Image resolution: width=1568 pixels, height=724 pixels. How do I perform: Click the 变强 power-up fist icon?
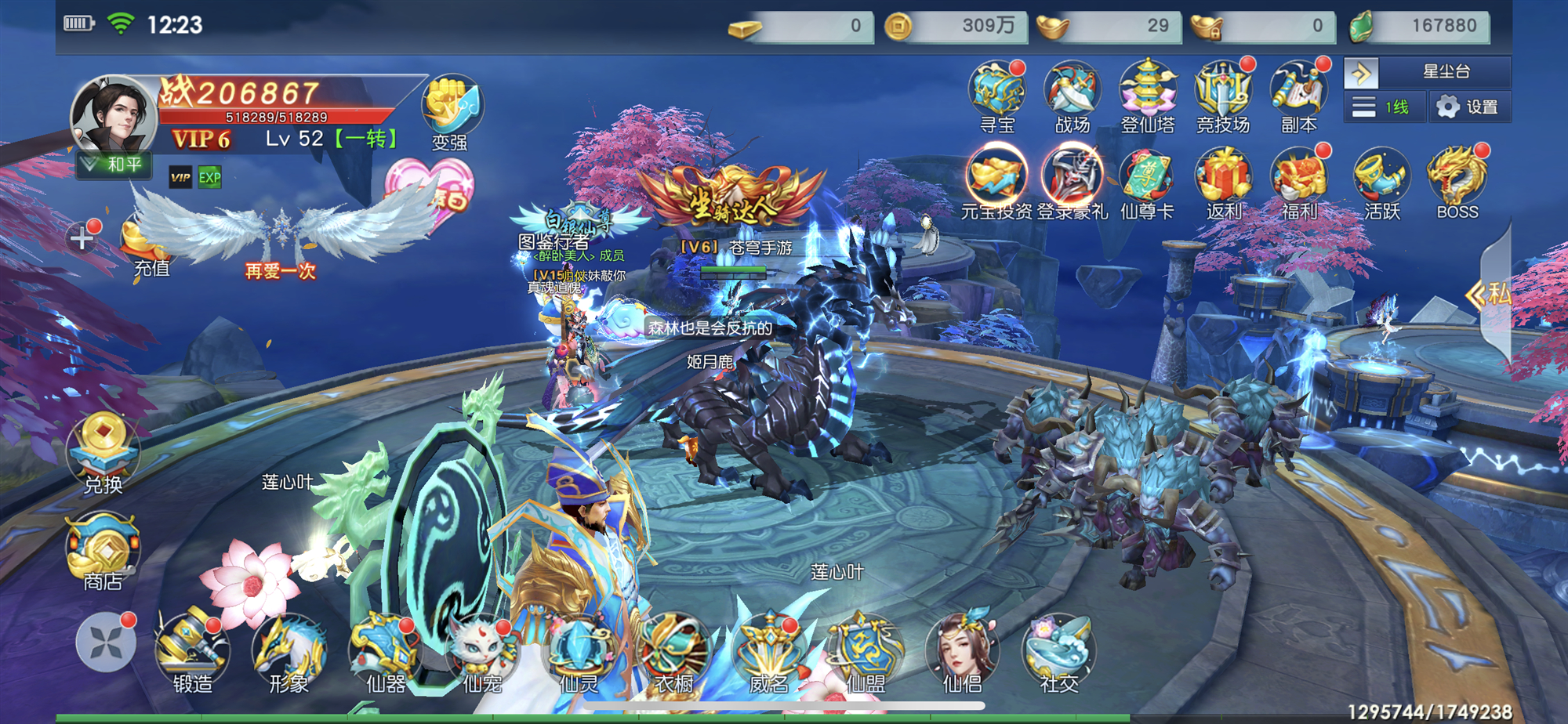pos(451,110)
